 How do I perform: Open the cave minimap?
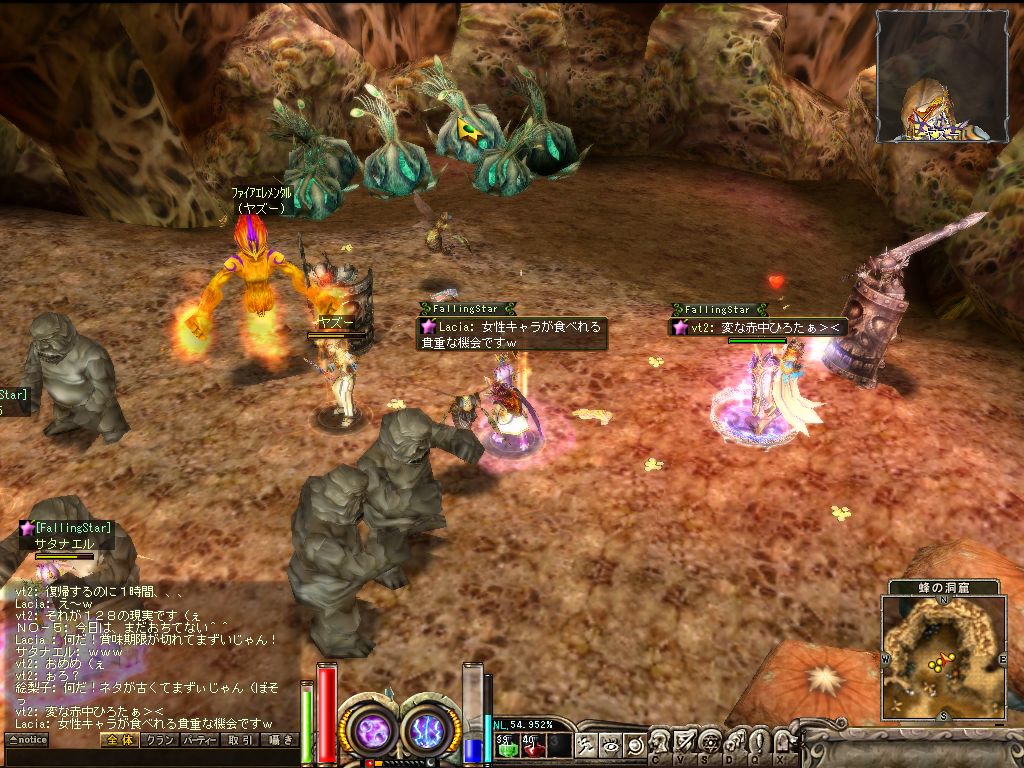tap(943, 656)
